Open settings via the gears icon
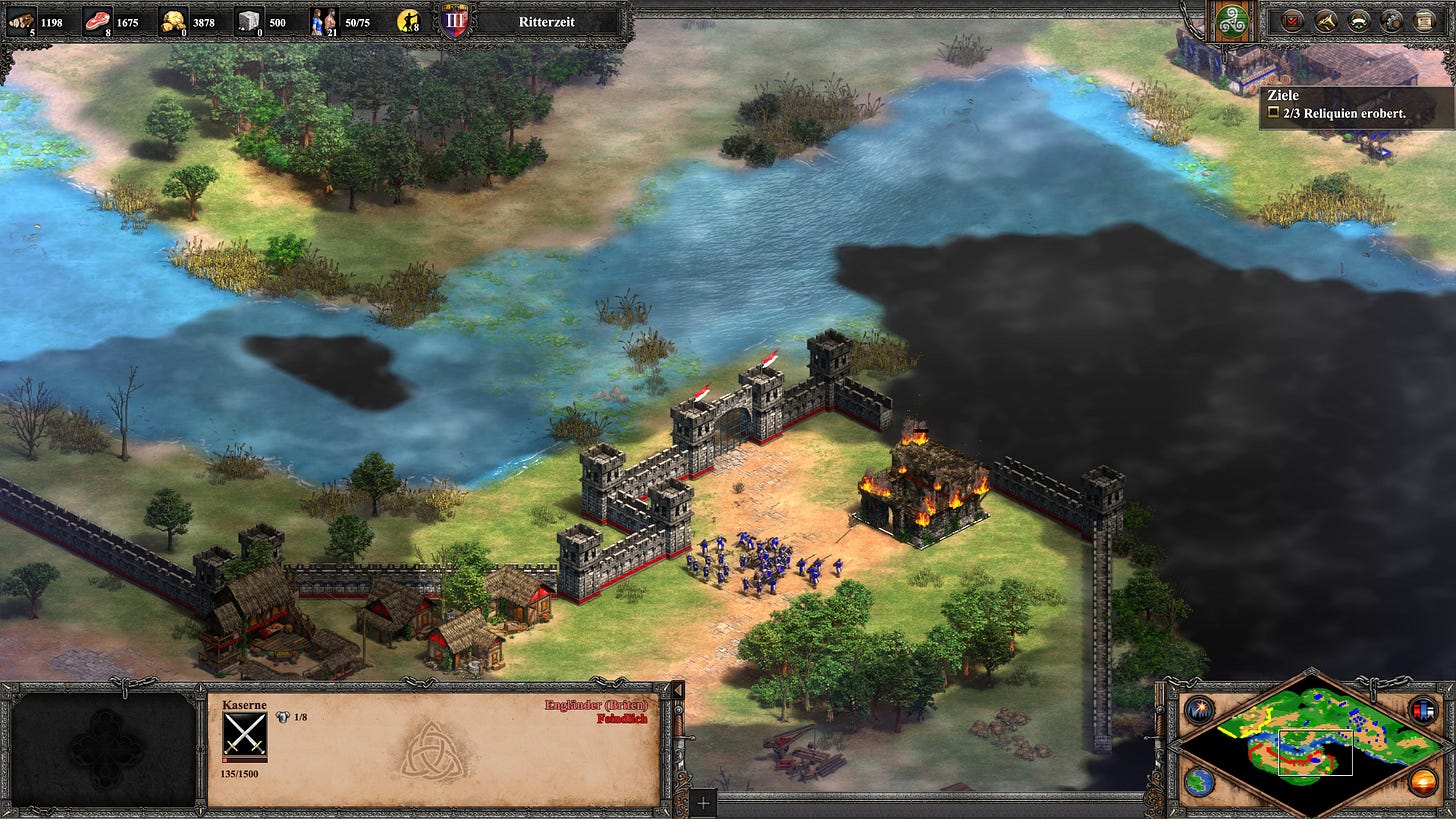Viewport: 1456px width, 819px height. click(x=1392, y=20)
